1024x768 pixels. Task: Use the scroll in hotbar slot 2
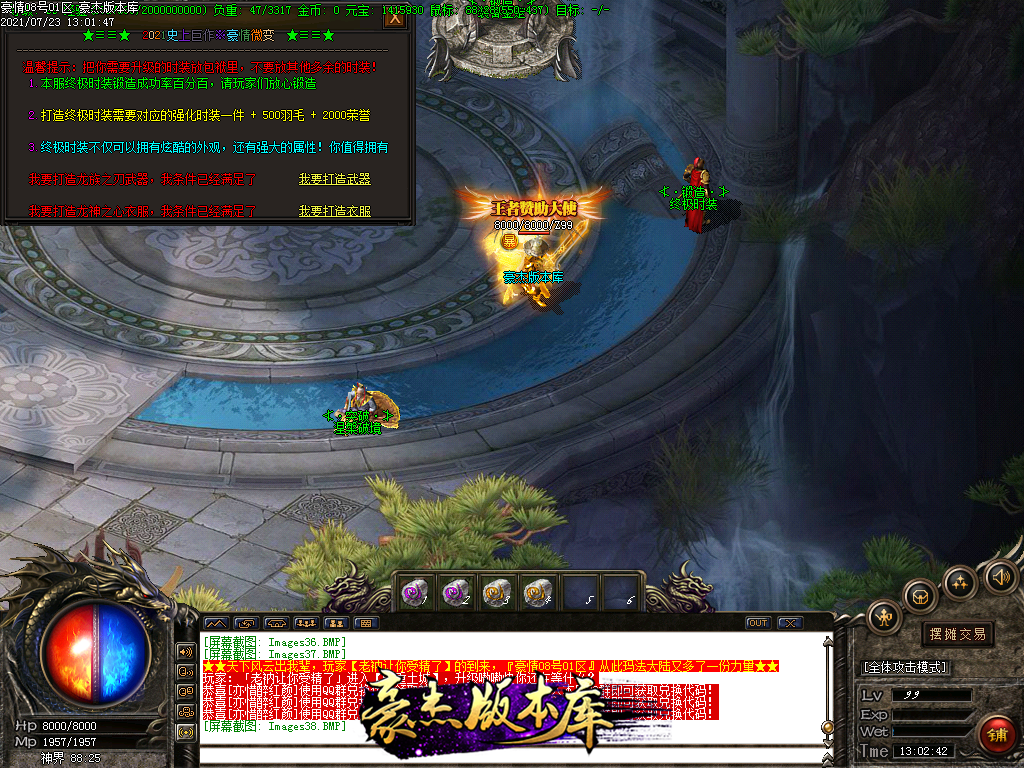(455, 593)
